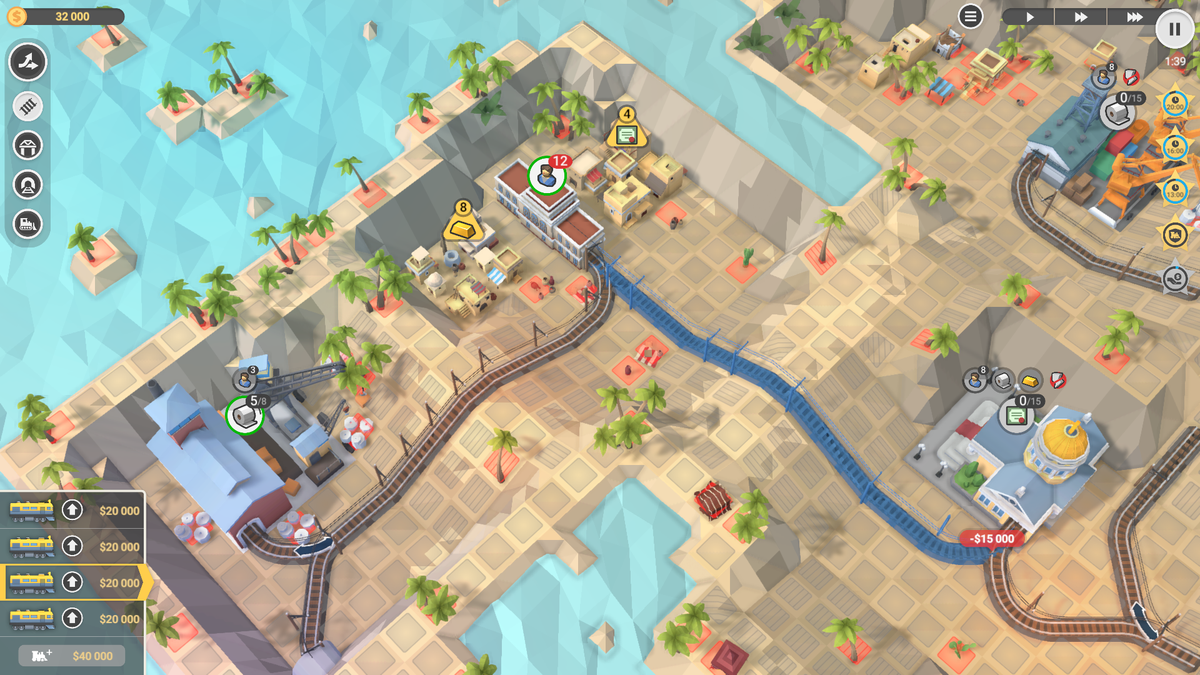Open the grey money-in-hand star objective
This screenshot has height=675, width=1200.
[x=1174, y=277]
